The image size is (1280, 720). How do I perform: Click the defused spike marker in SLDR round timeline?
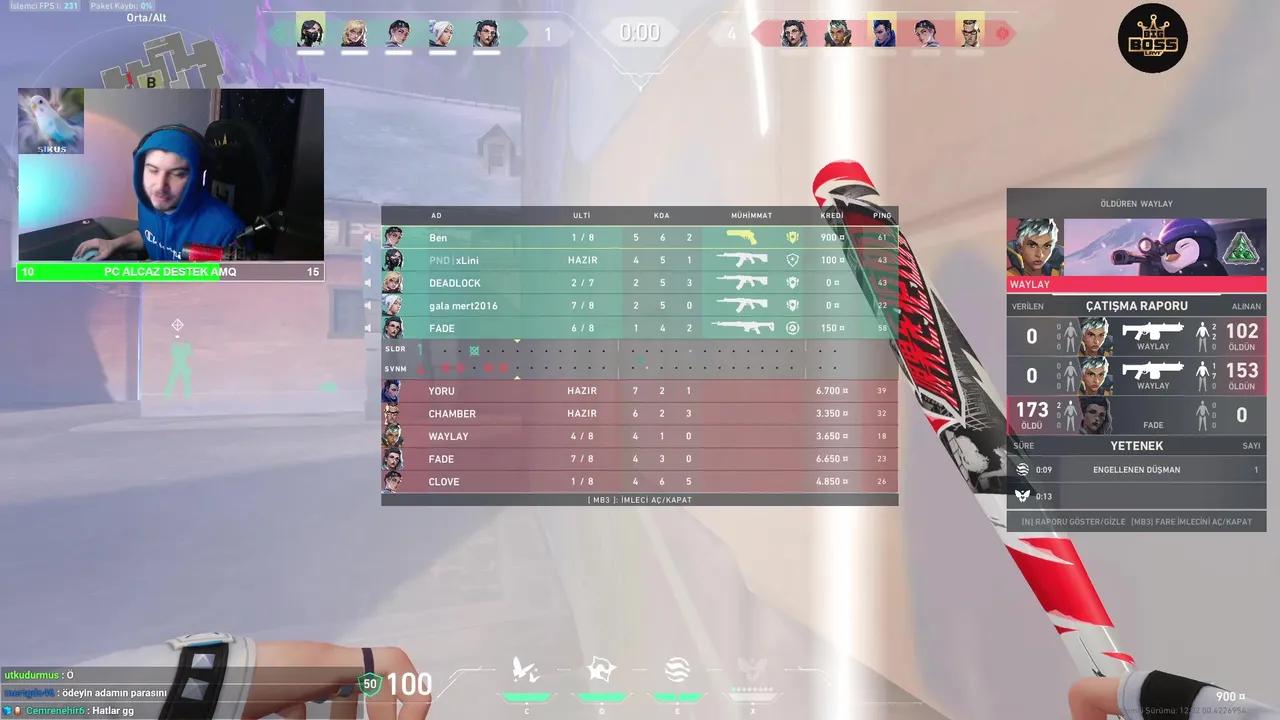coord(473,348)
